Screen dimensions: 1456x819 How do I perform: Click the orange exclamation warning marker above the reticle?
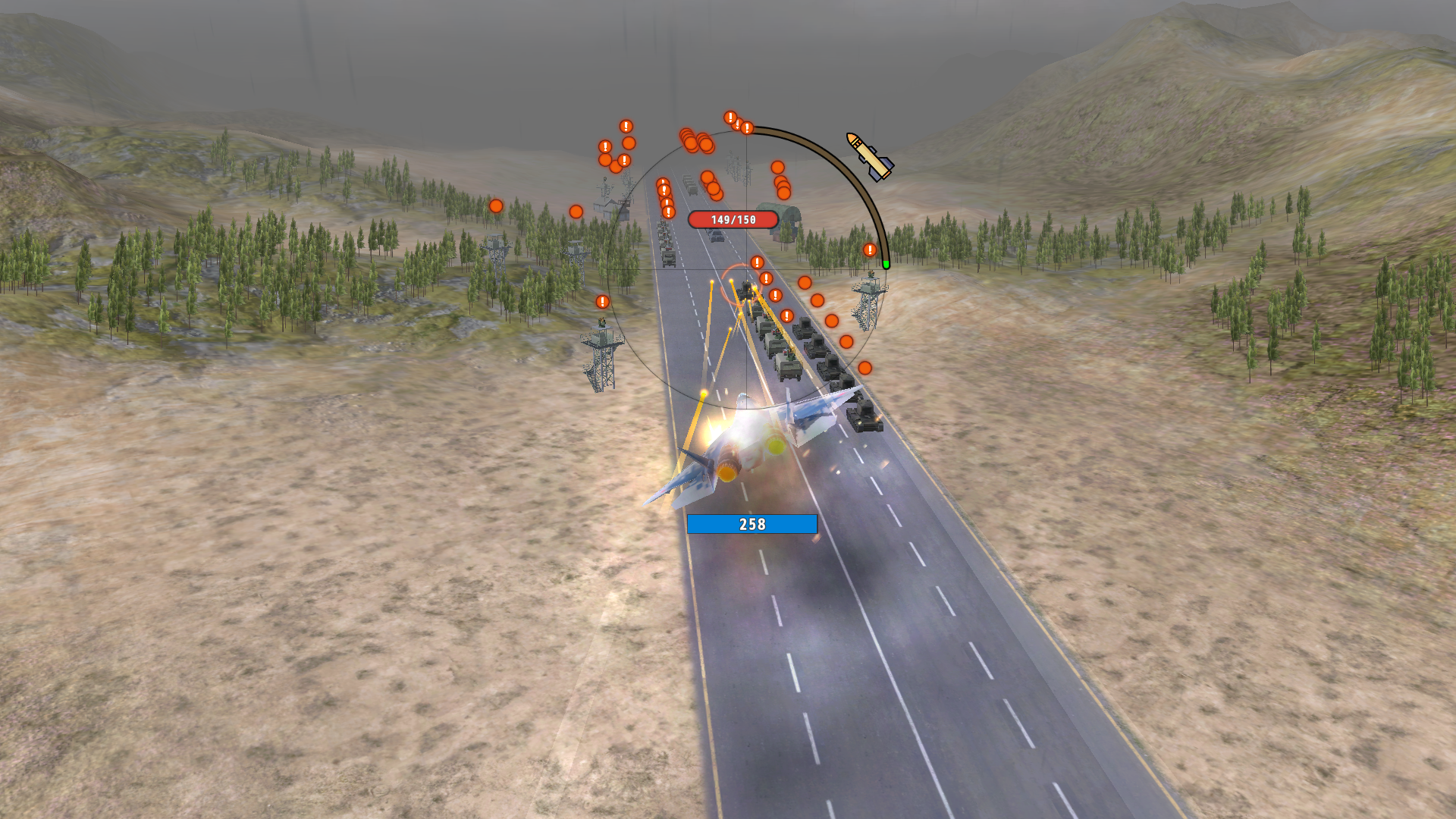[x=747, y=126]
